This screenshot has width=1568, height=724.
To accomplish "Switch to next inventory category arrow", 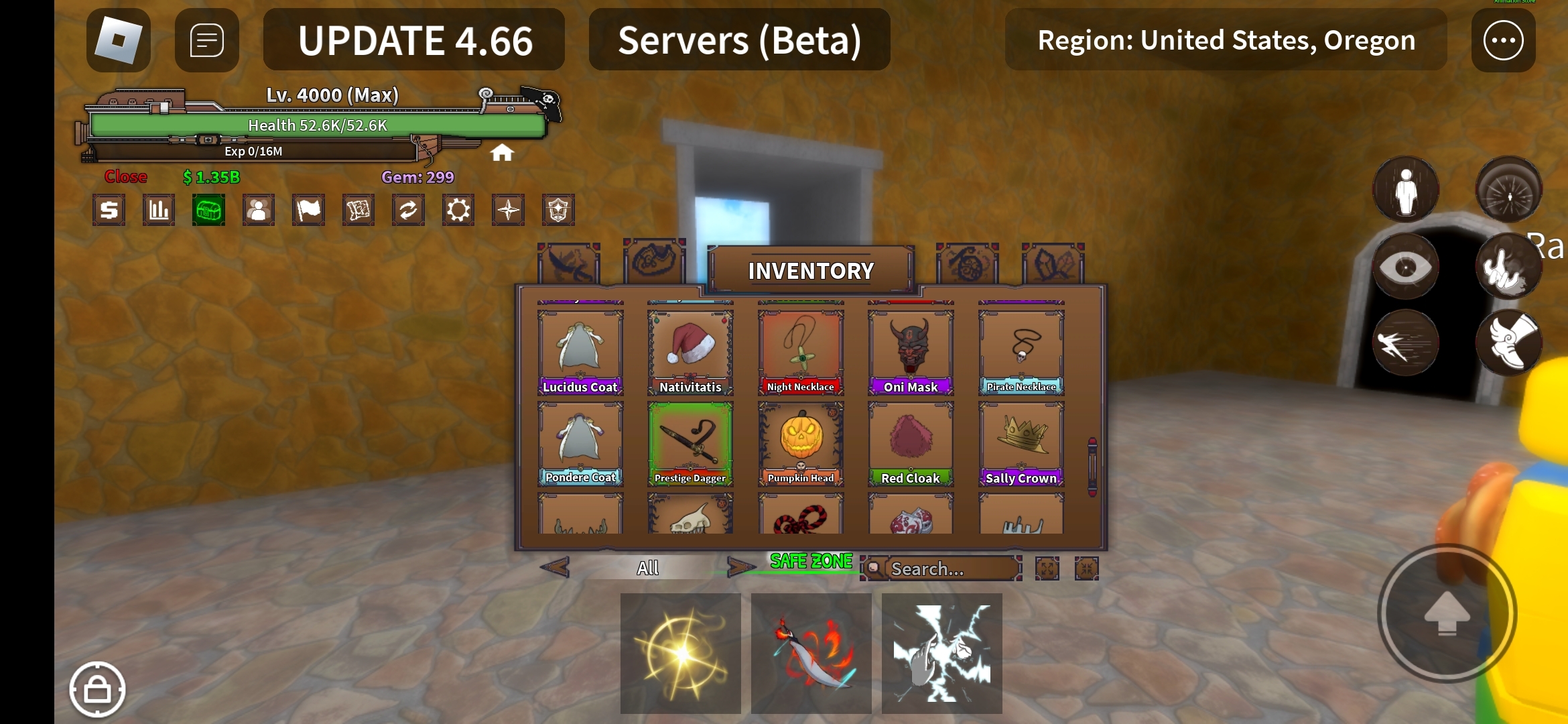I will (x=740, y=568).
